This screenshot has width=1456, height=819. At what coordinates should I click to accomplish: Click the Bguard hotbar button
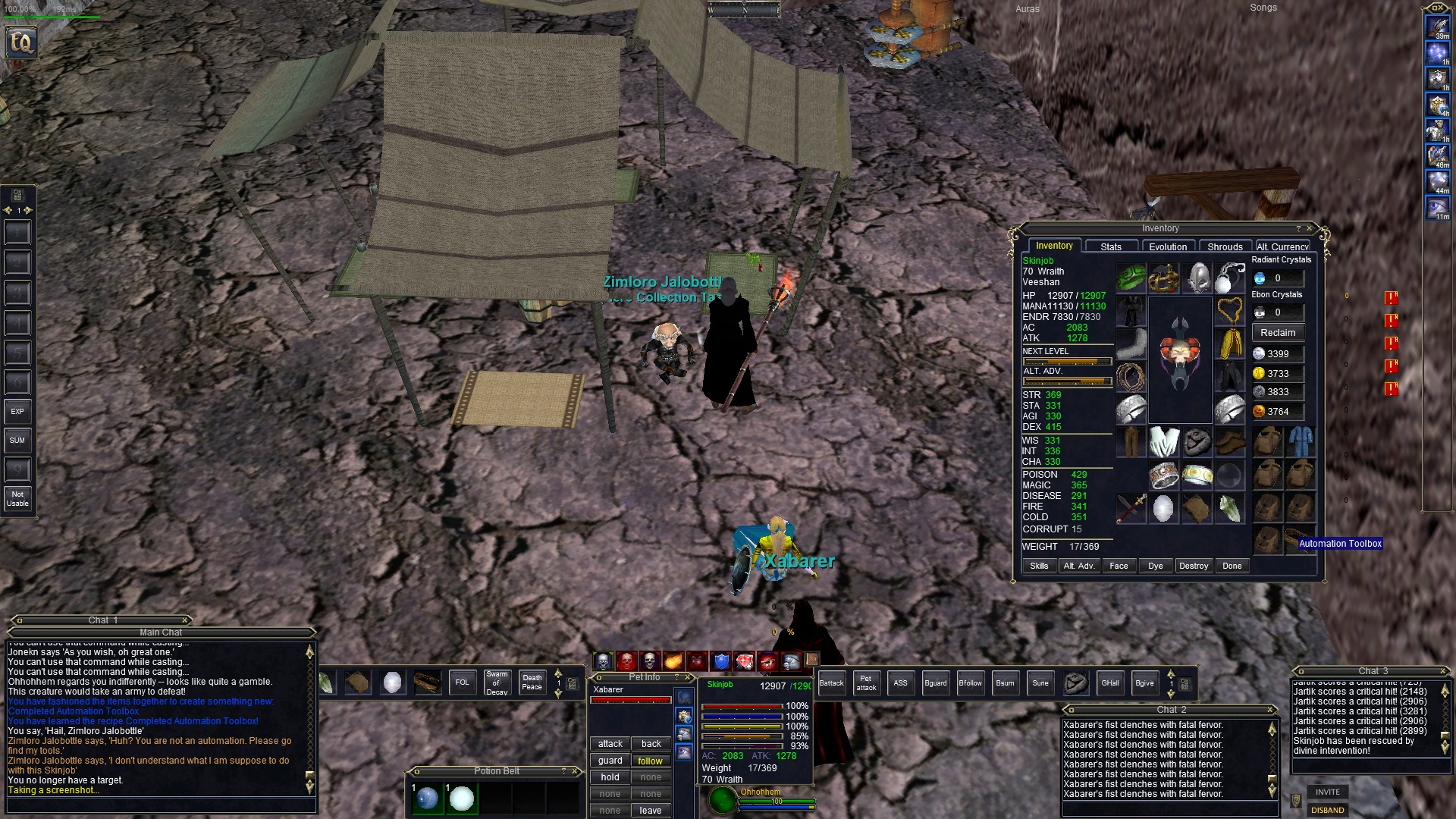(936, 682)
